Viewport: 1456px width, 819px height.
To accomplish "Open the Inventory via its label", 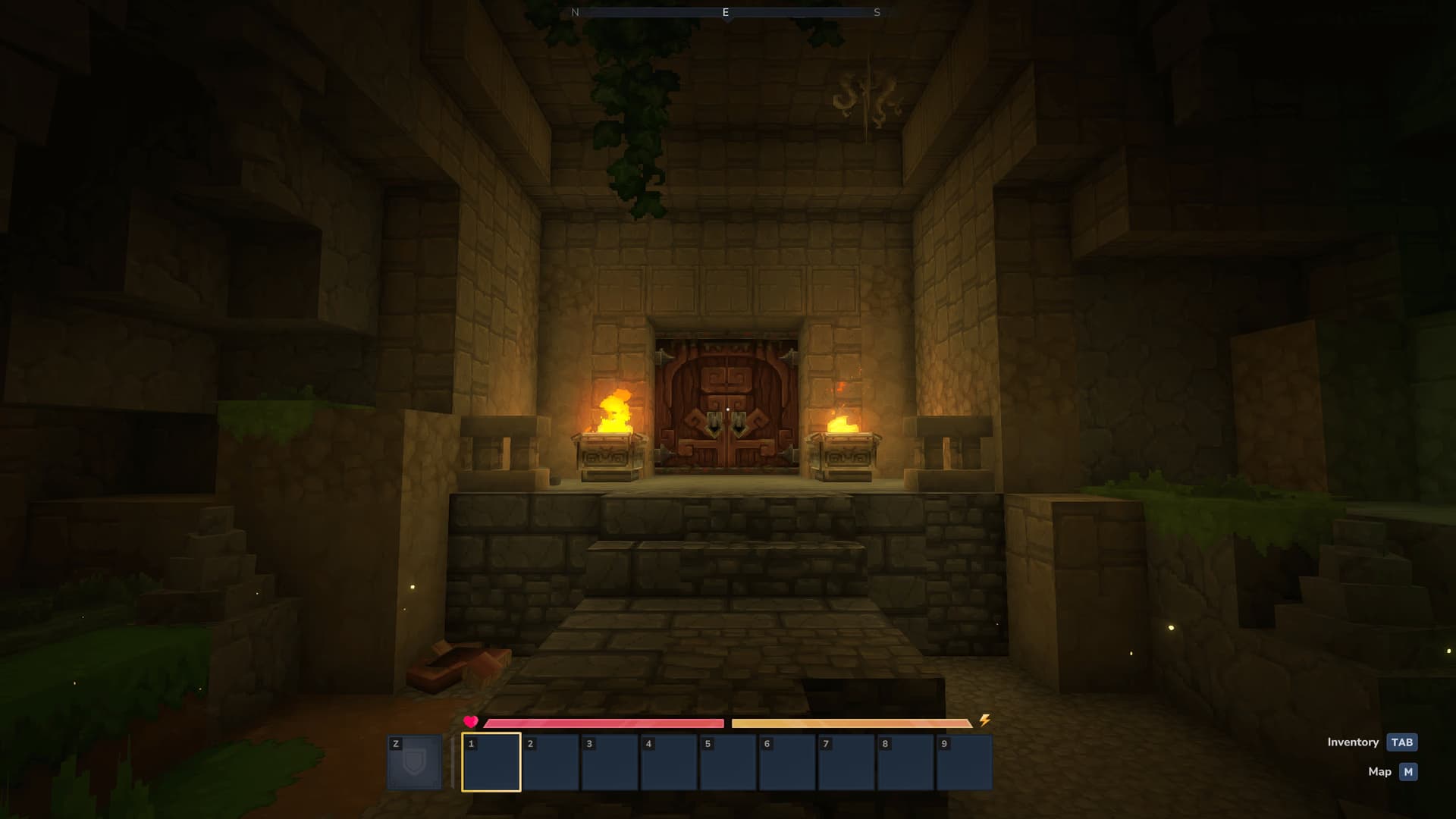I will pos(1353,742).
